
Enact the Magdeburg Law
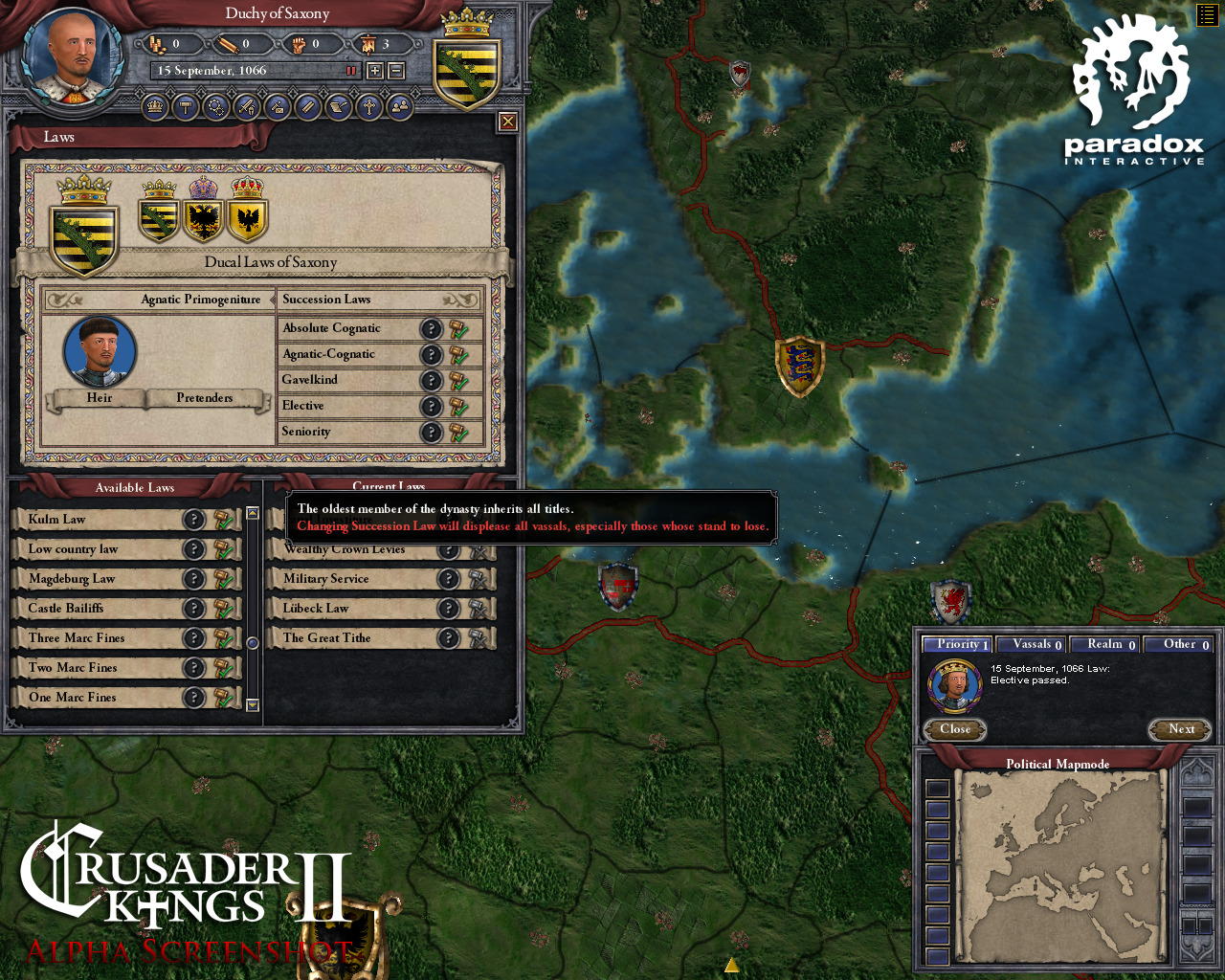click(x=224, y=579)
